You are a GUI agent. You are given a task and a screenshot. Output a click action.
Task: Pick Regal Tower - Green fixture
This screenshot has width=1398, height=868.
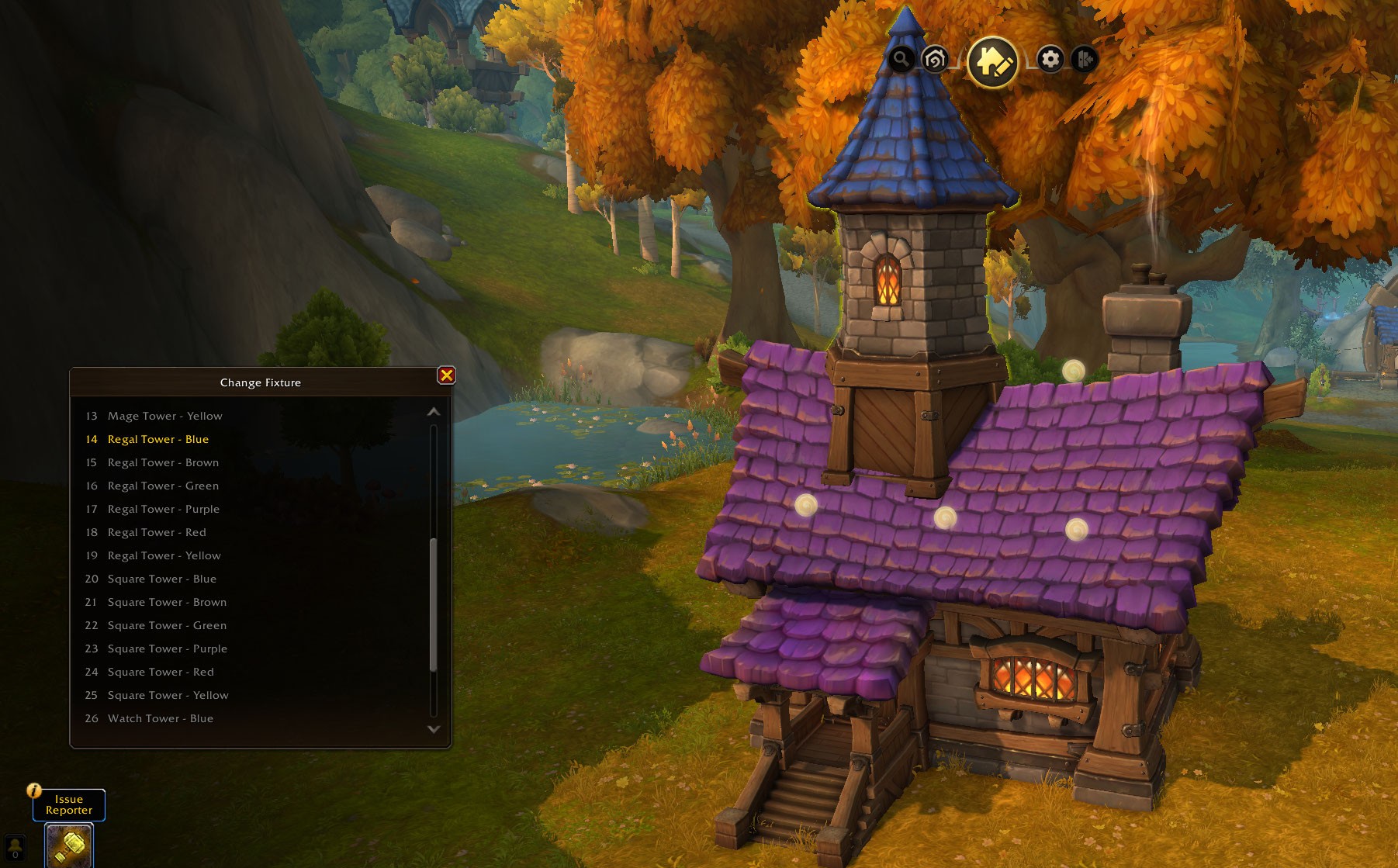click(x=163, y=486)
